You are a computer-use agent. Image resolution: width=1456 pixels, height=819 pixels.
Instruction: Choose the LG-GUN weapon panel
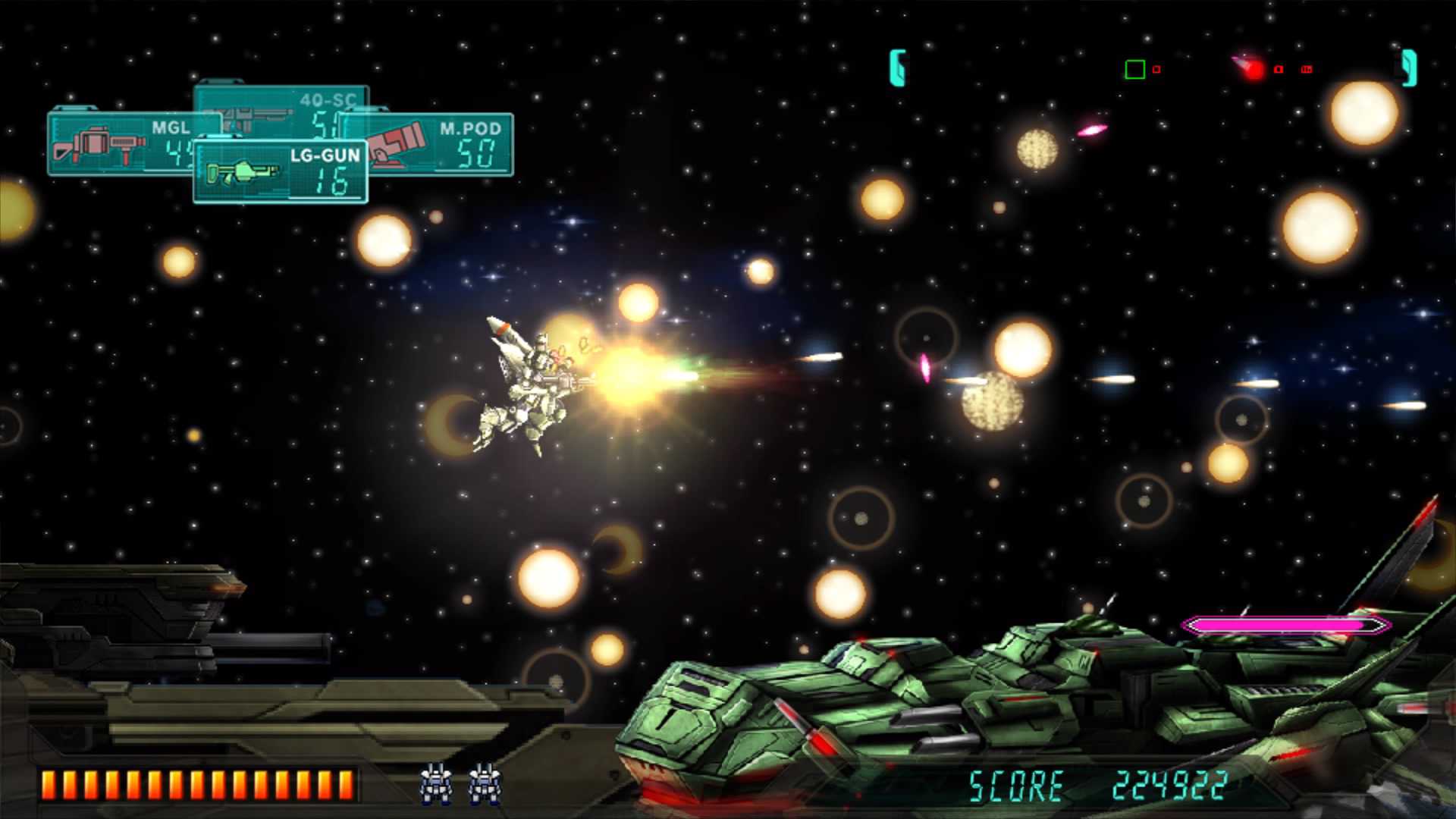click(281, 172)
